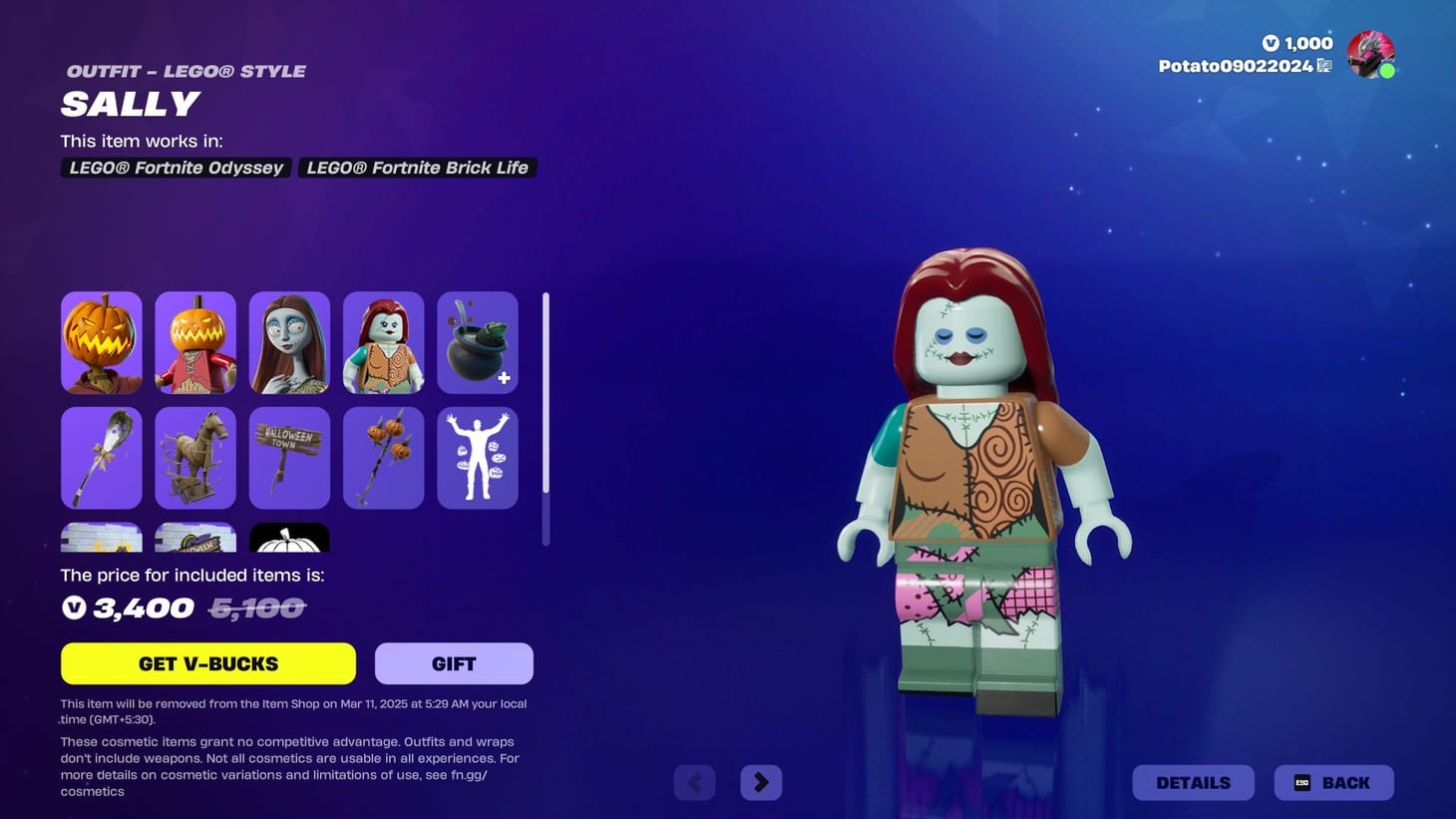Select the LEGO Fortnite Odyssey tag
The image size is (1456, 819).
click(x=176, y=167)
